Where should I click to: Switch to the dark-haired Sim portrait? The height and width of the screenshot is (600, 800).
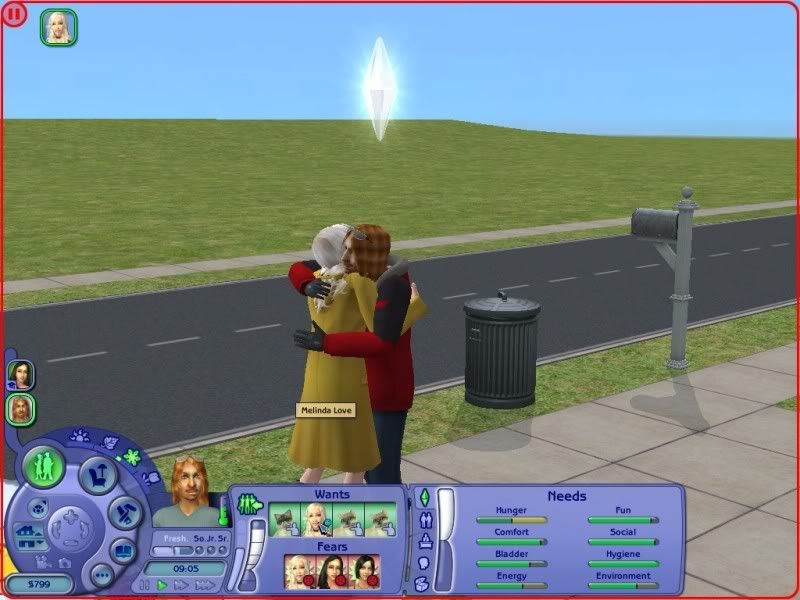(x=20, y=375)
